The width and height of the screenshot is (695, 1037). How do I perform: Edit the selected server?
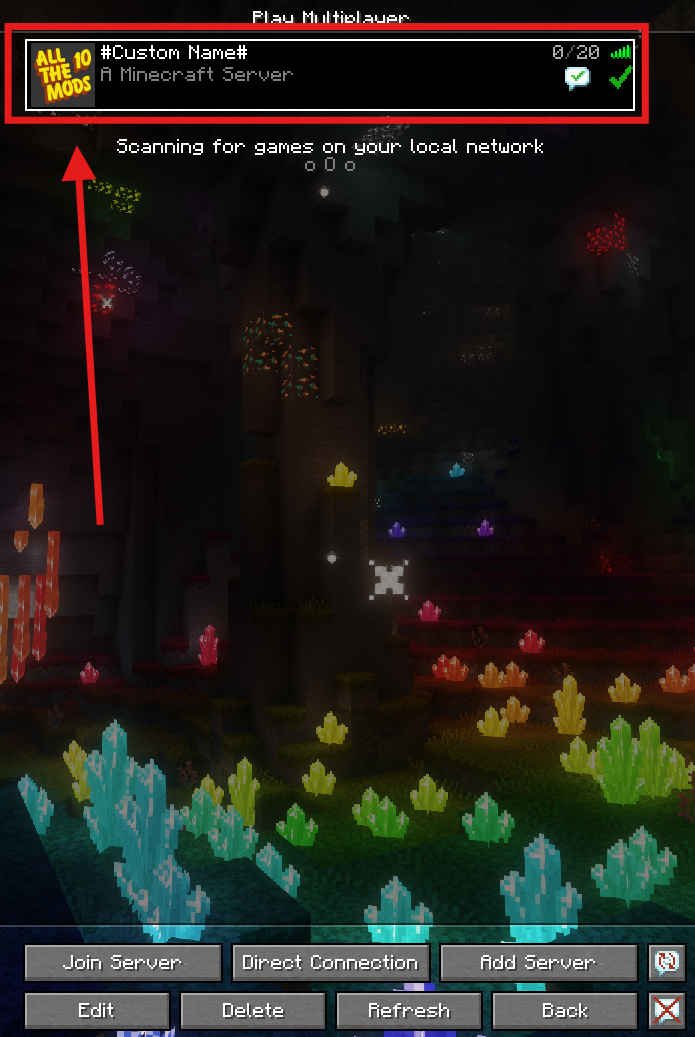[96, 1010]
